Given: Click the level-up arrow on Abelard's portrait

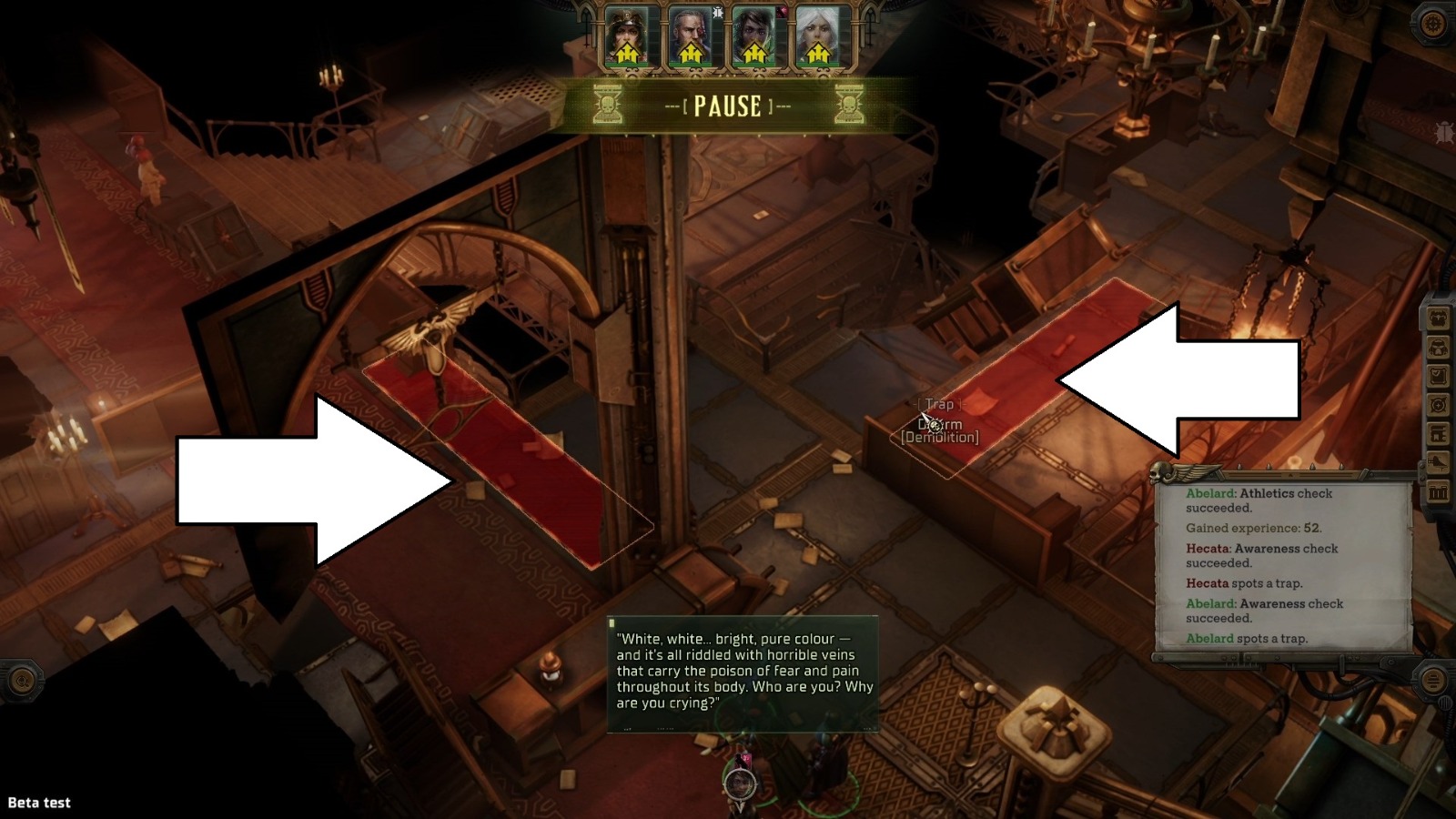Looking at the screenshot, I should click(690, 53).
